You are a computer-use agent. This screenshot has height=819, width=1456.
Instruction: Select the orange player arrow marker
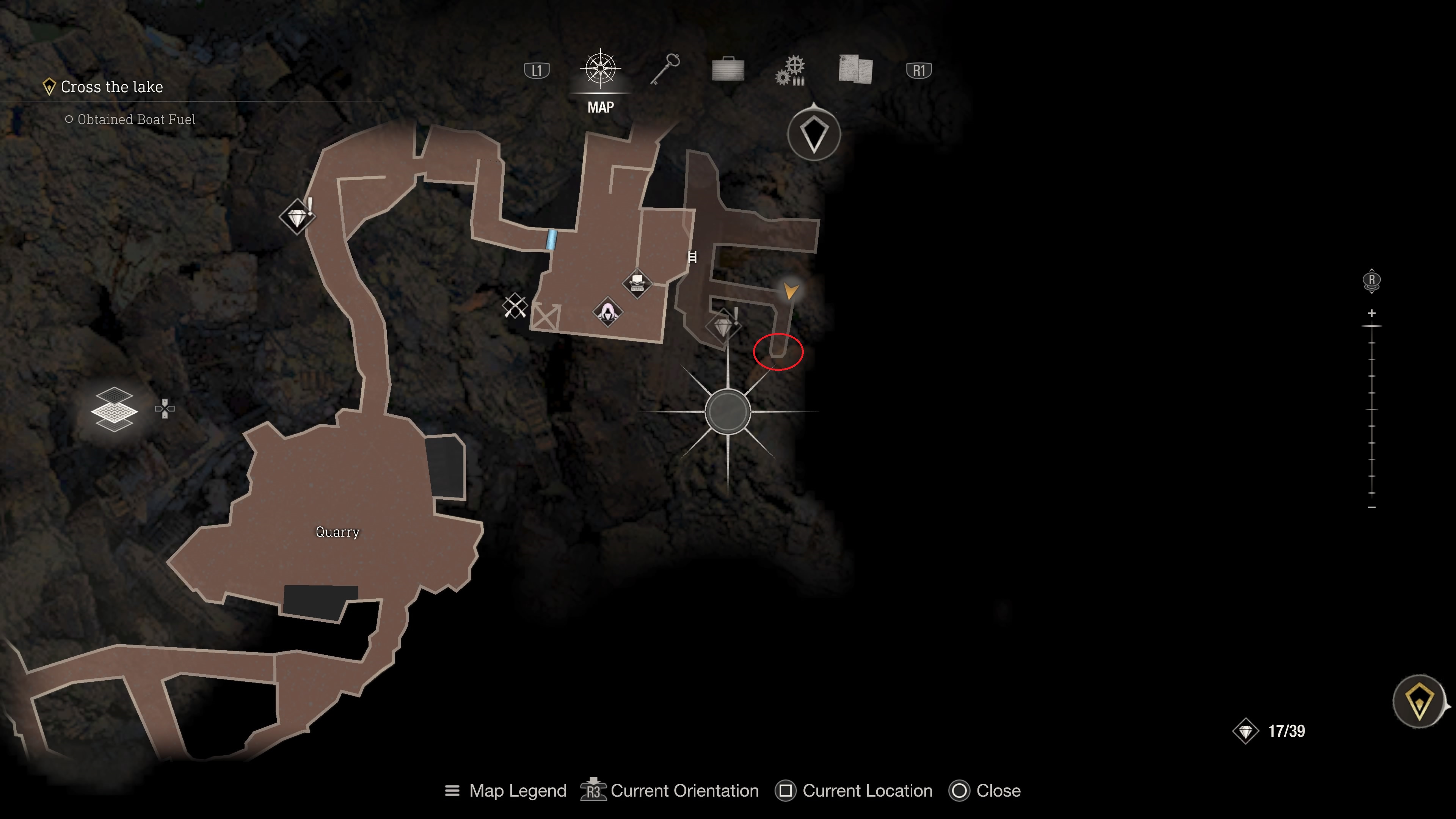click(x=790, y=291)
